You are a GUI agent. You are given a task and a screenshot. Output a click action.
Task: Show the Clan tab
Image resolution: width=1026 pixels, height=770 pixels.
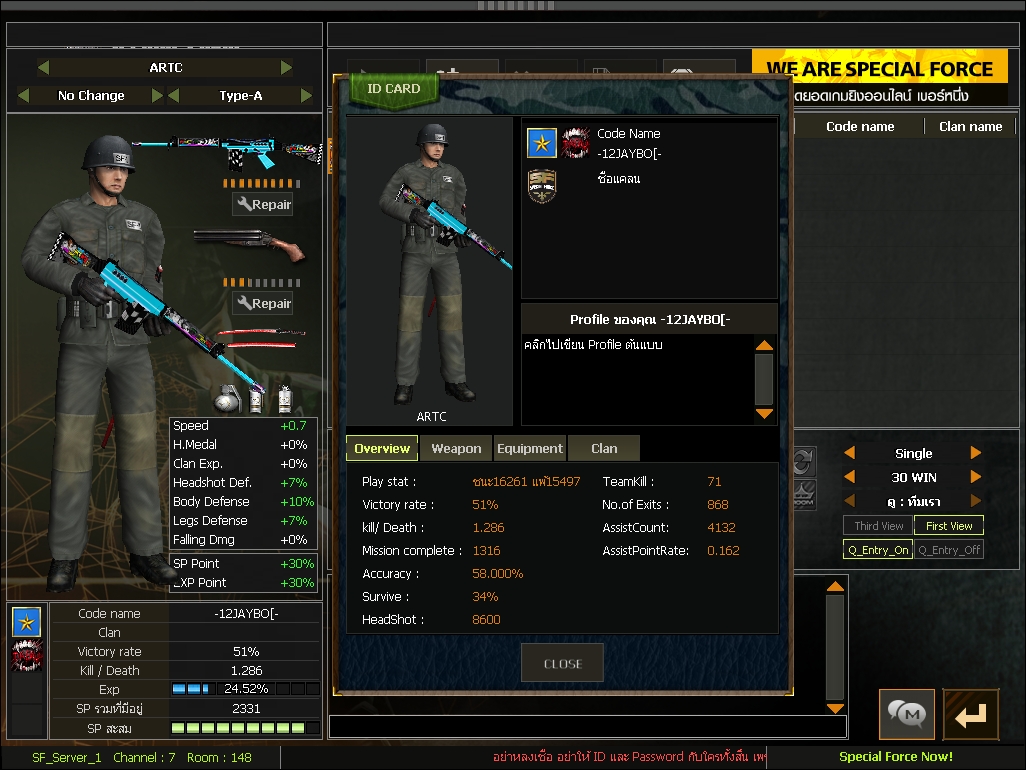click(x=604, y=449)
